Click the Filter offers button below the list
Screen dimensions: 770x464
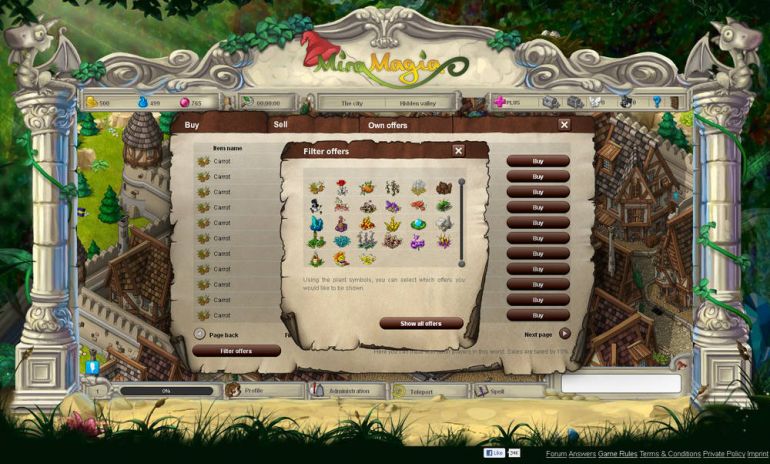pos(236,351)
